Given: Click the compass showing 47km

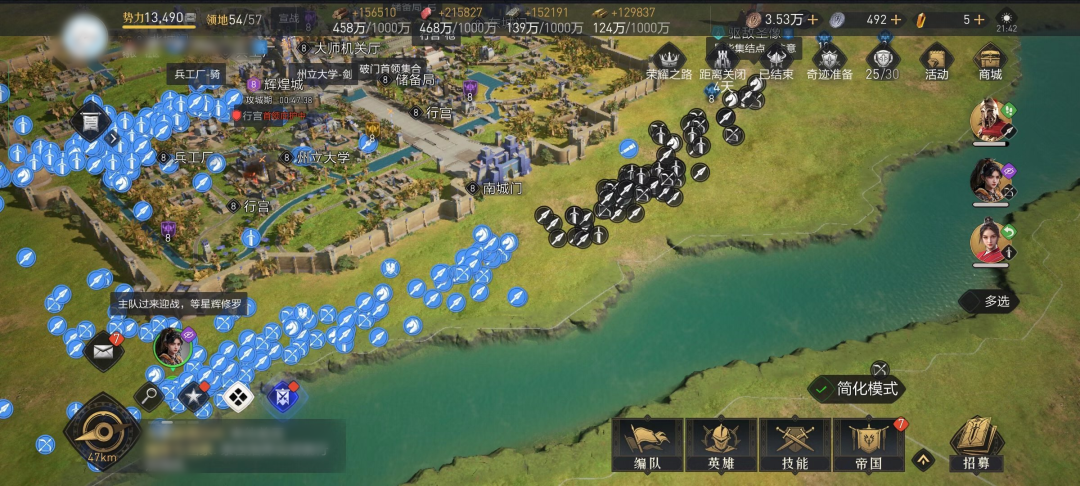Looking at the screenshot, I should pyautogui.click(x=102, y=431).
